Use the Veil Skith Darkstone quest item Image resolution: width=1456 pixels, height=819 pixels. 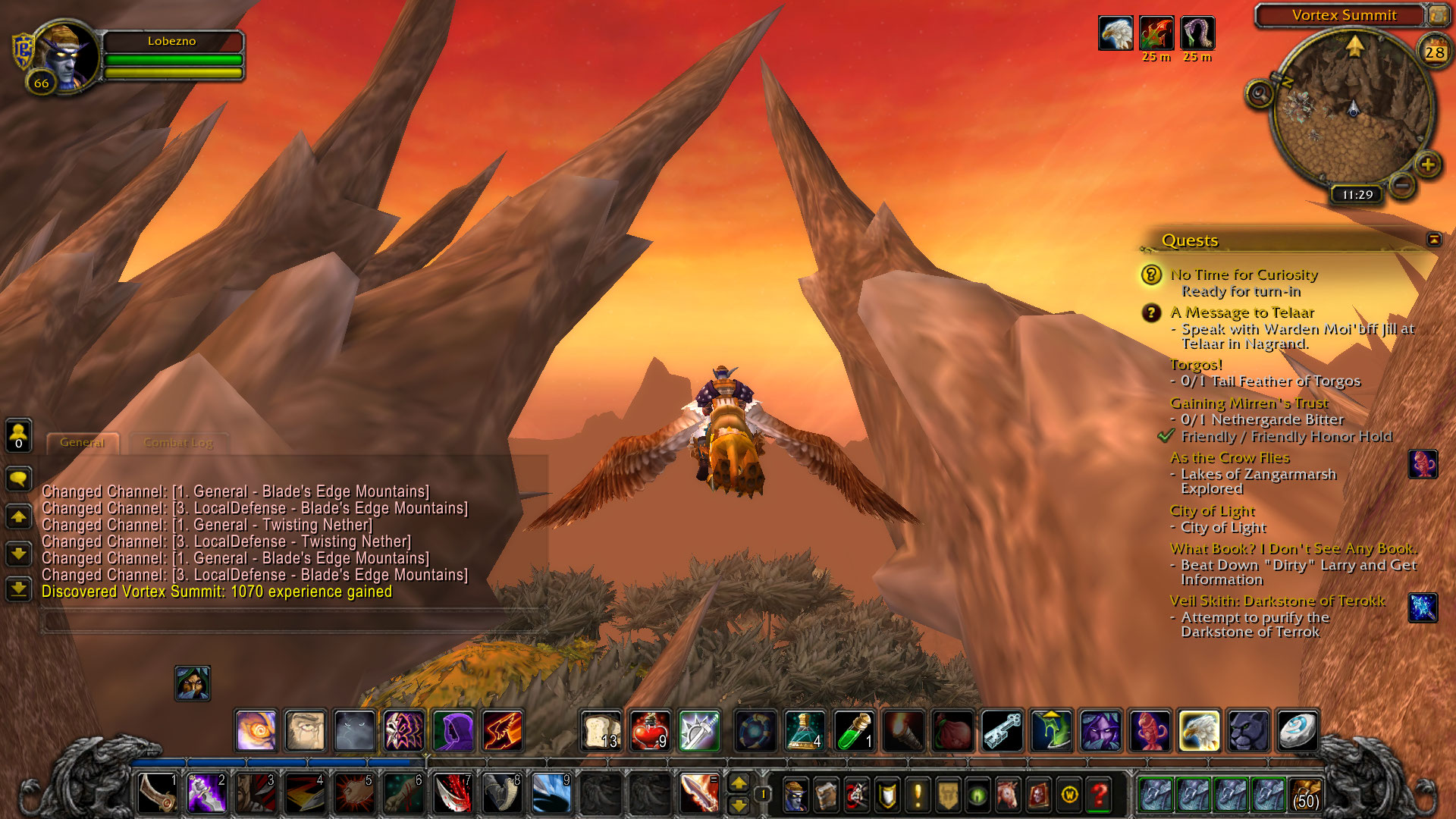point(1423,607)
